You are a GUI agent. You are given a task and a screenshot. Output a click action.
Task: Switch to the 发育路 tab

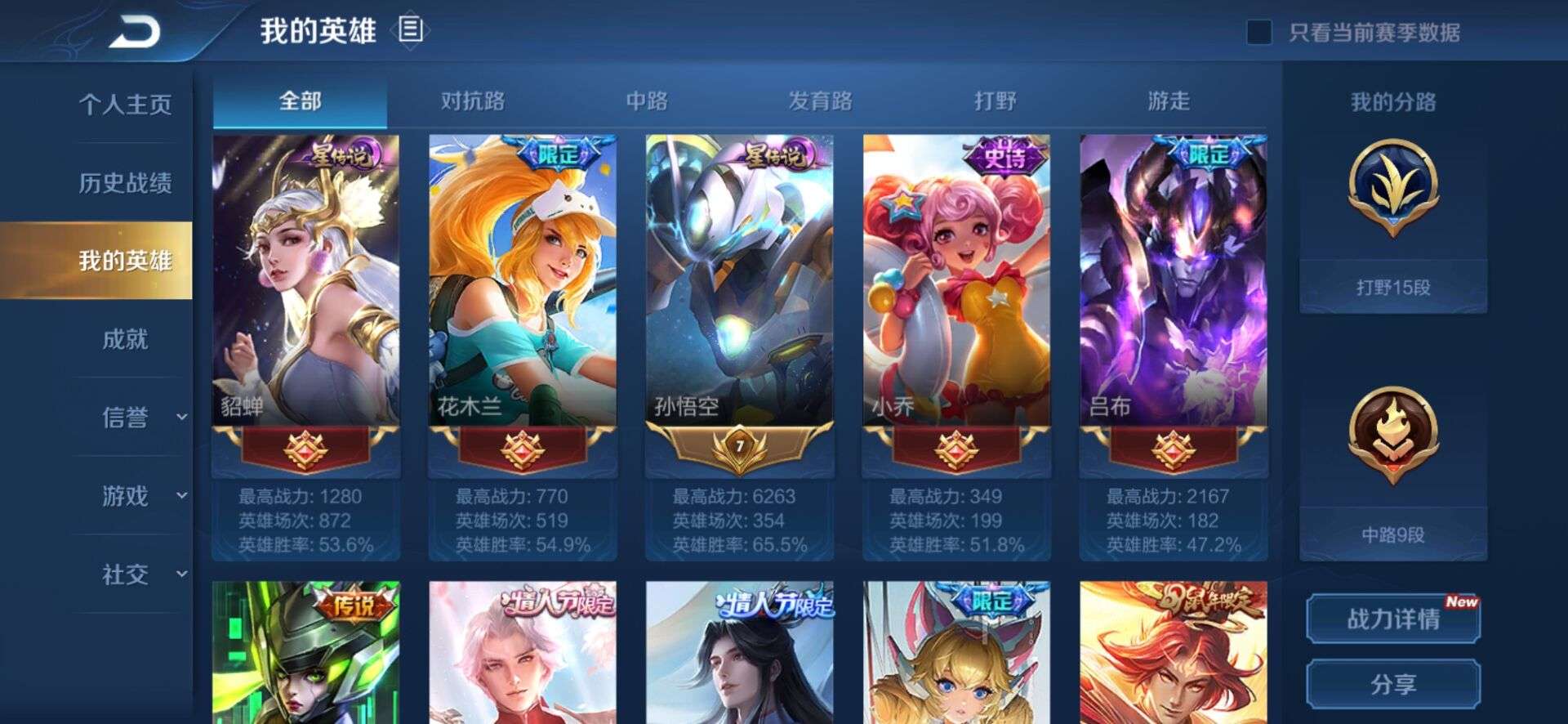821,101
